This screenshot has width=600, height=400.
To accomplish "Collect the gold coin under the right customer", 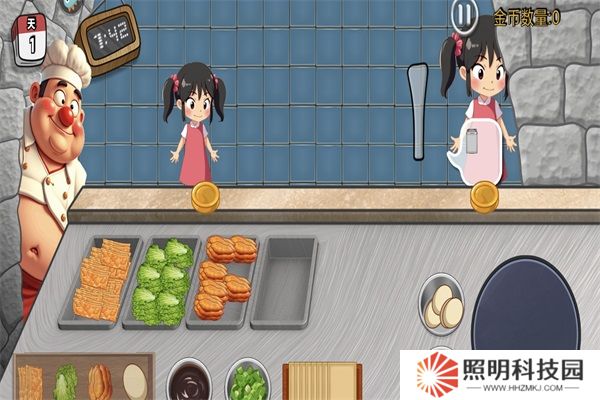I will (485, 196).
